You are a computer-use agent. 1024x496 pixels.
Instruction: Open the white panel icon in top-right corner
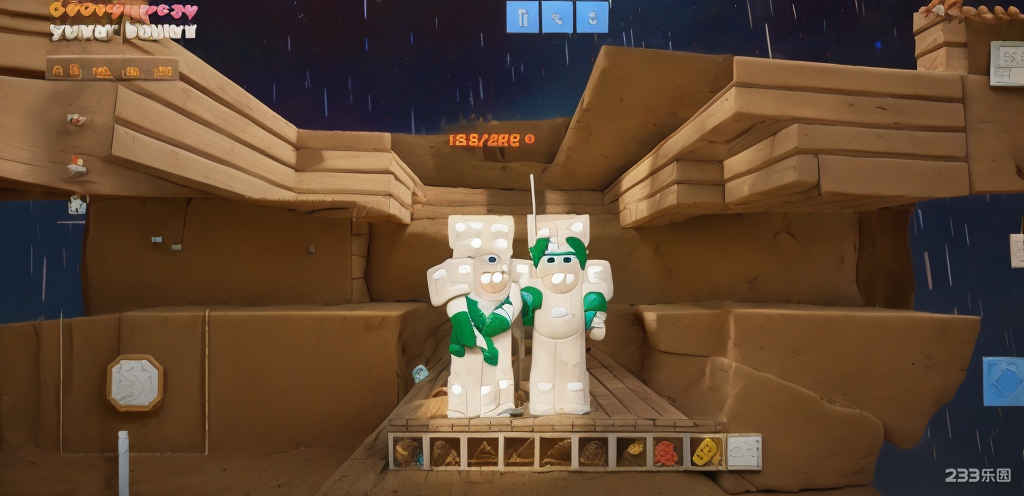click(1007, 63)
